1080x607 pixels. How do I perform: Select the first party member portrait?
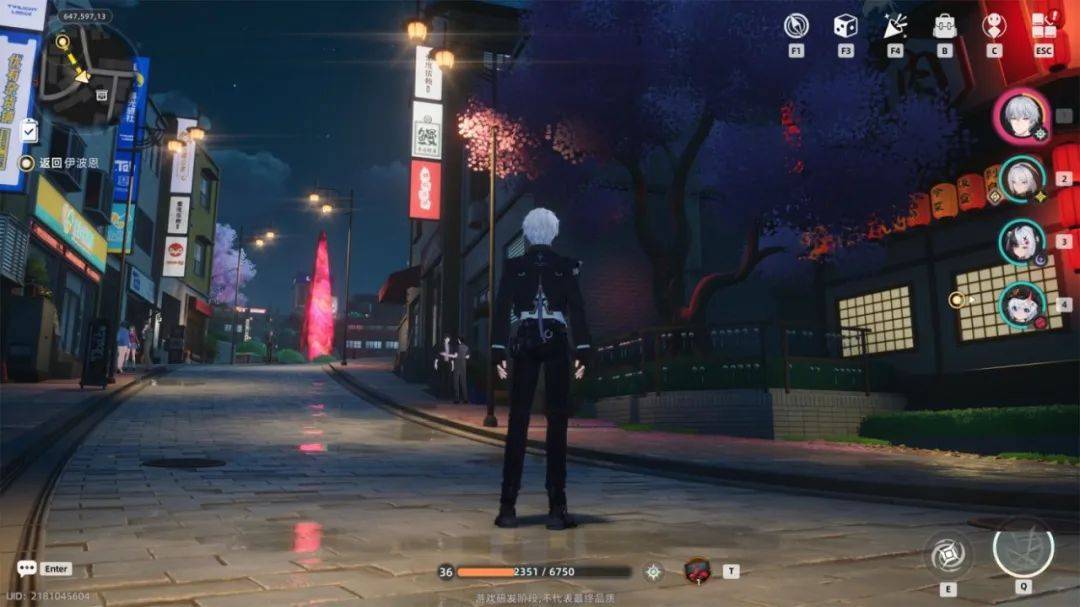[1021, 116]
